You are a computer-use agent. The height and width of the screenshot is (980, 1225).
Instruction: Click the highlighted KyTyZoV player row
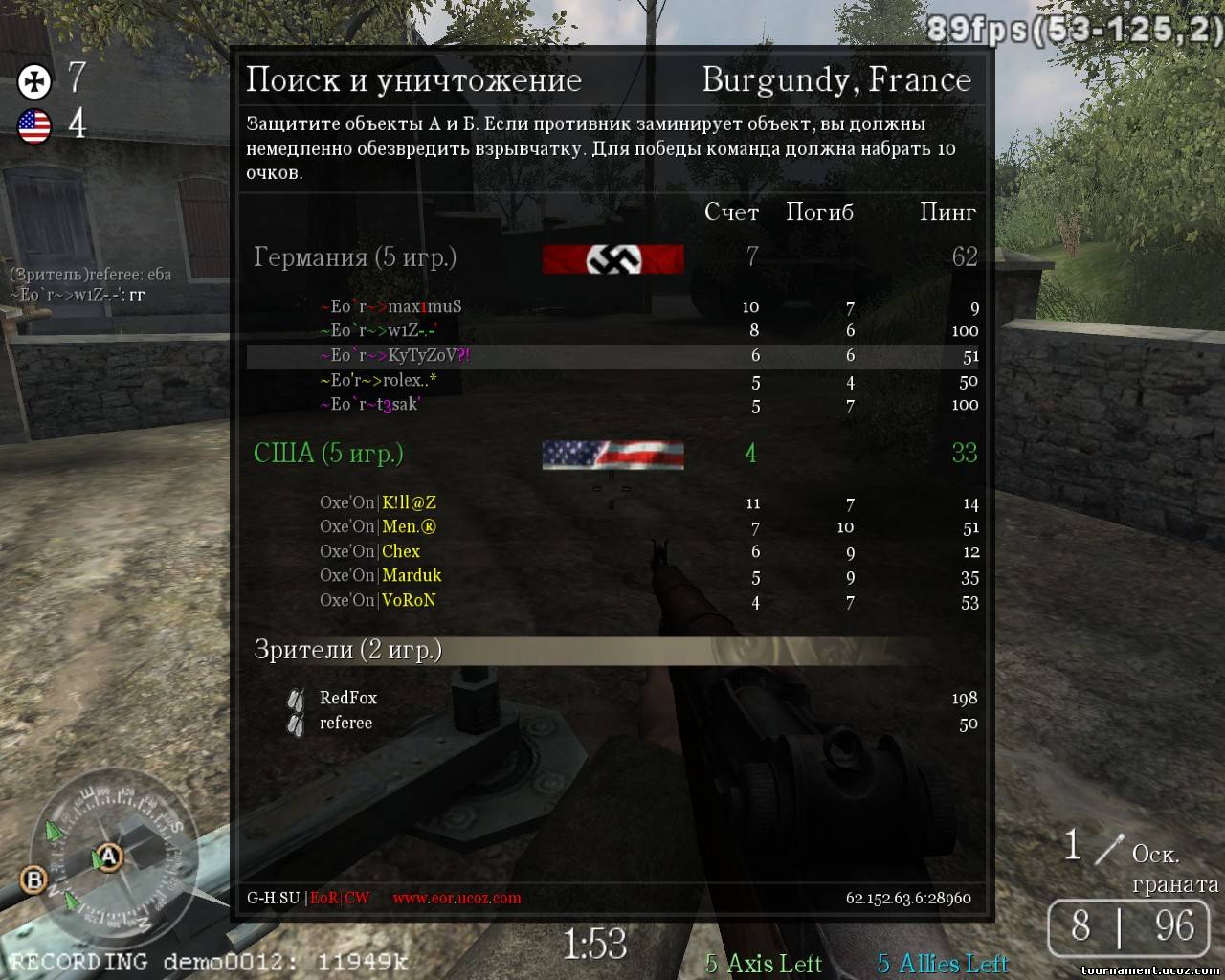[394, 356]
